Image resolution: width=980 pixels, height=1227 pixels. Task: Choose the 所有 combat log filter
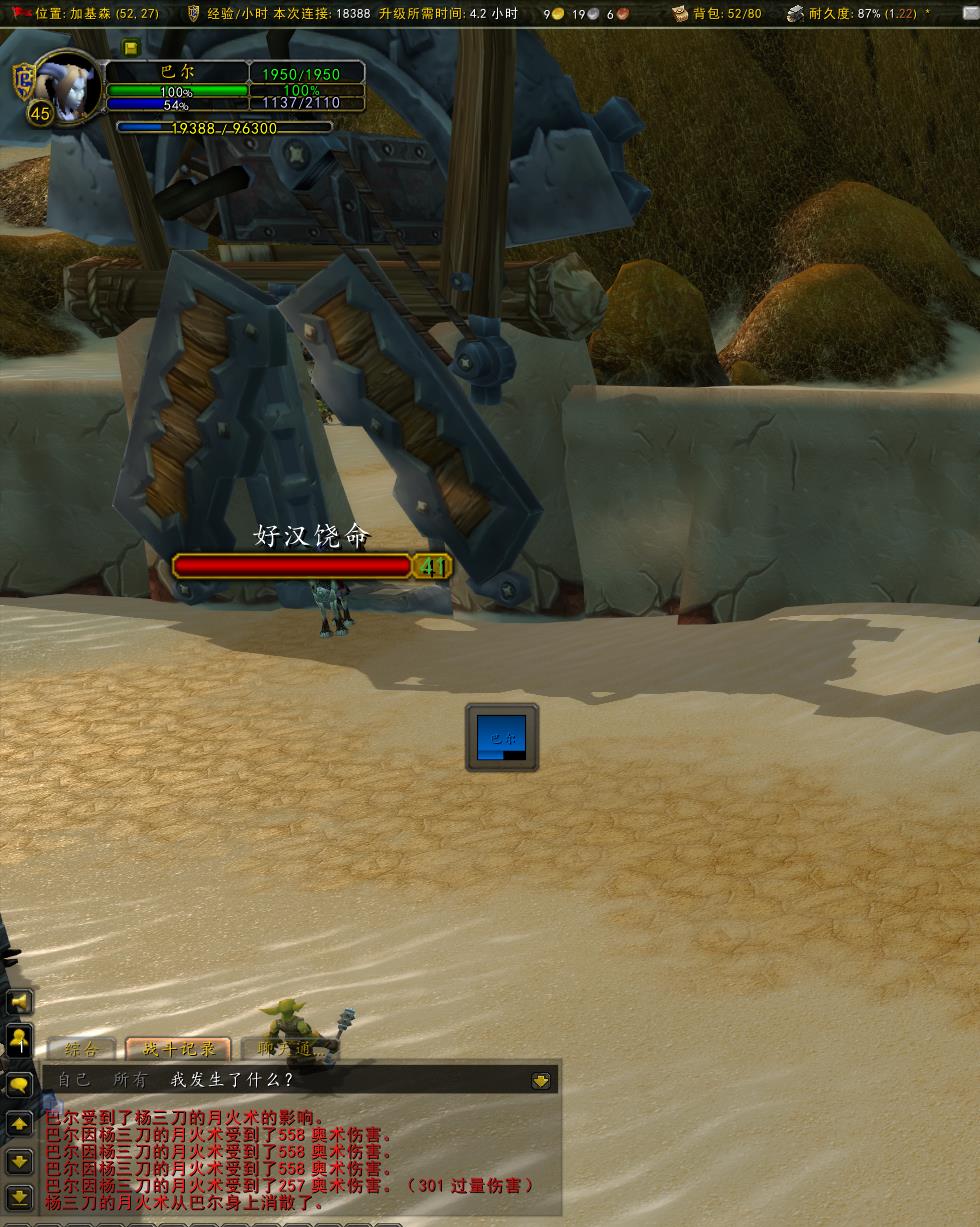[130, 1080]
